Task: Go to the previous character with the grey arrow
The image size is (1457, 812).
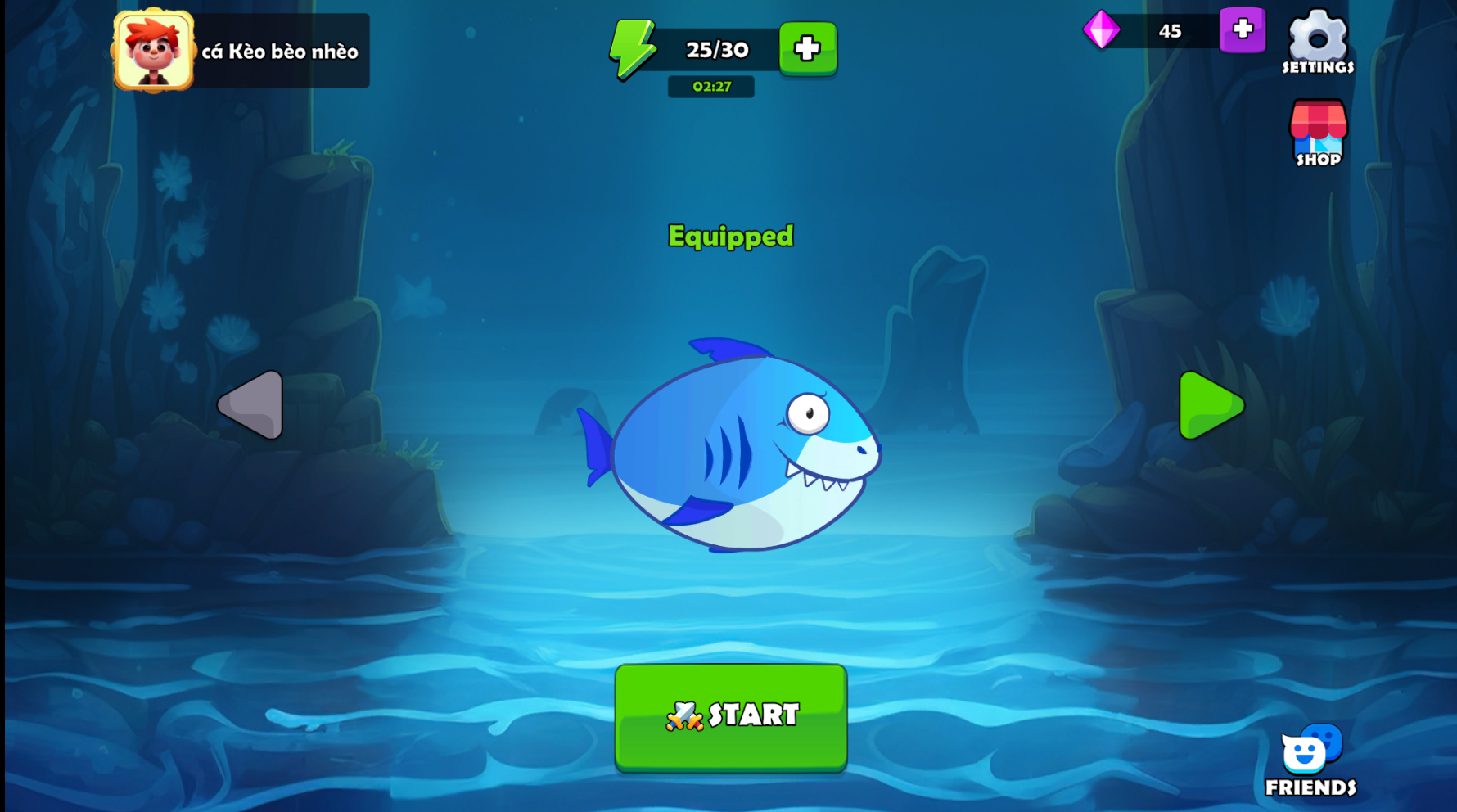Action: [x=252, y=404]
